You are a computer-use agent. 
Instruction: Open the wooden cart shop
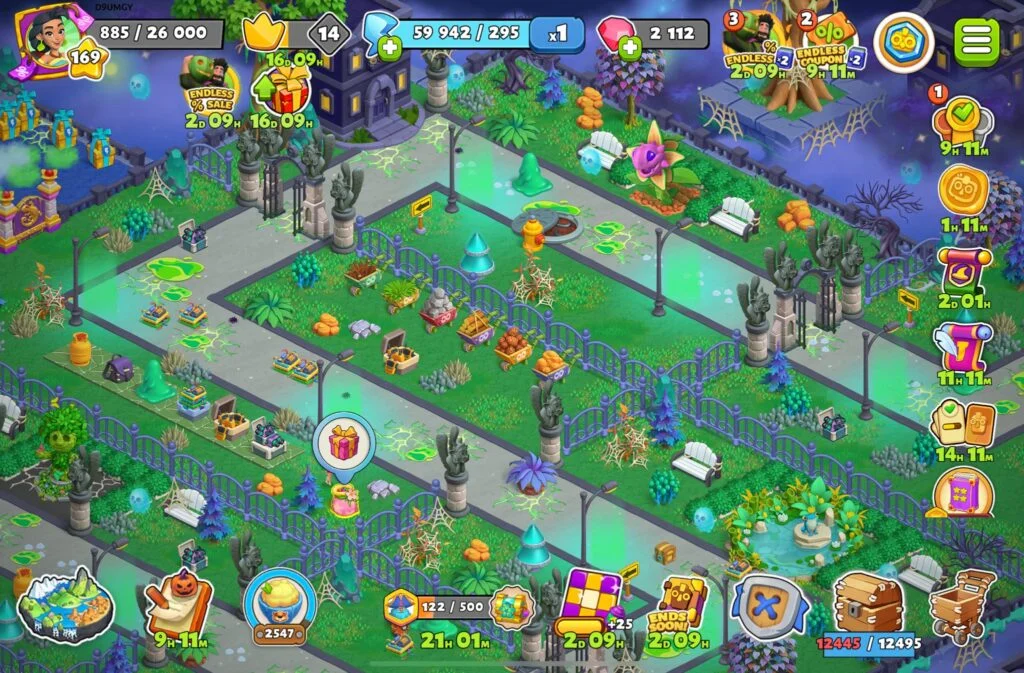coord(961,602)
